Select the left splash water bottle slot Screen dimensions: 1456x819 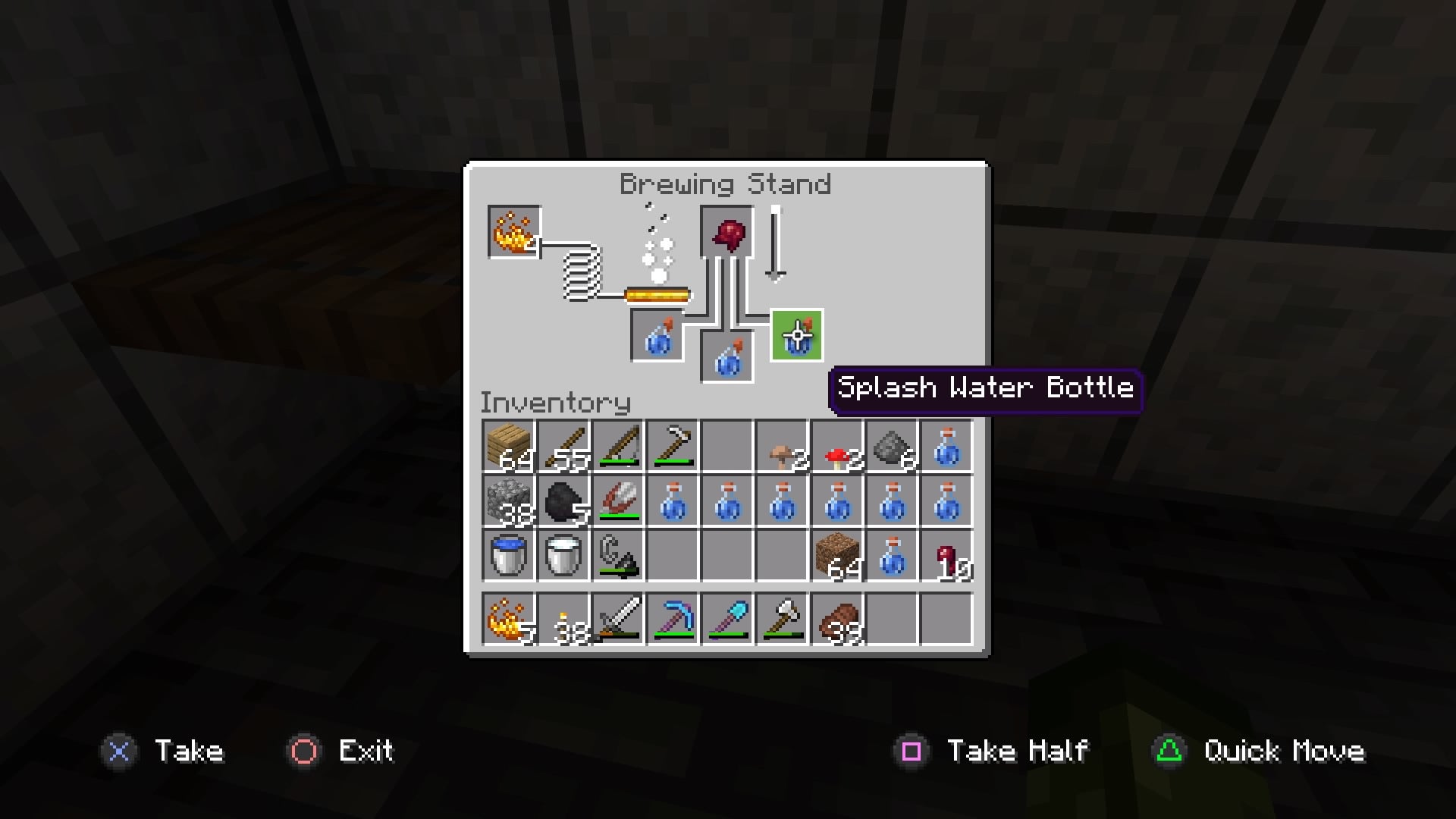click(x=656, y=336)
